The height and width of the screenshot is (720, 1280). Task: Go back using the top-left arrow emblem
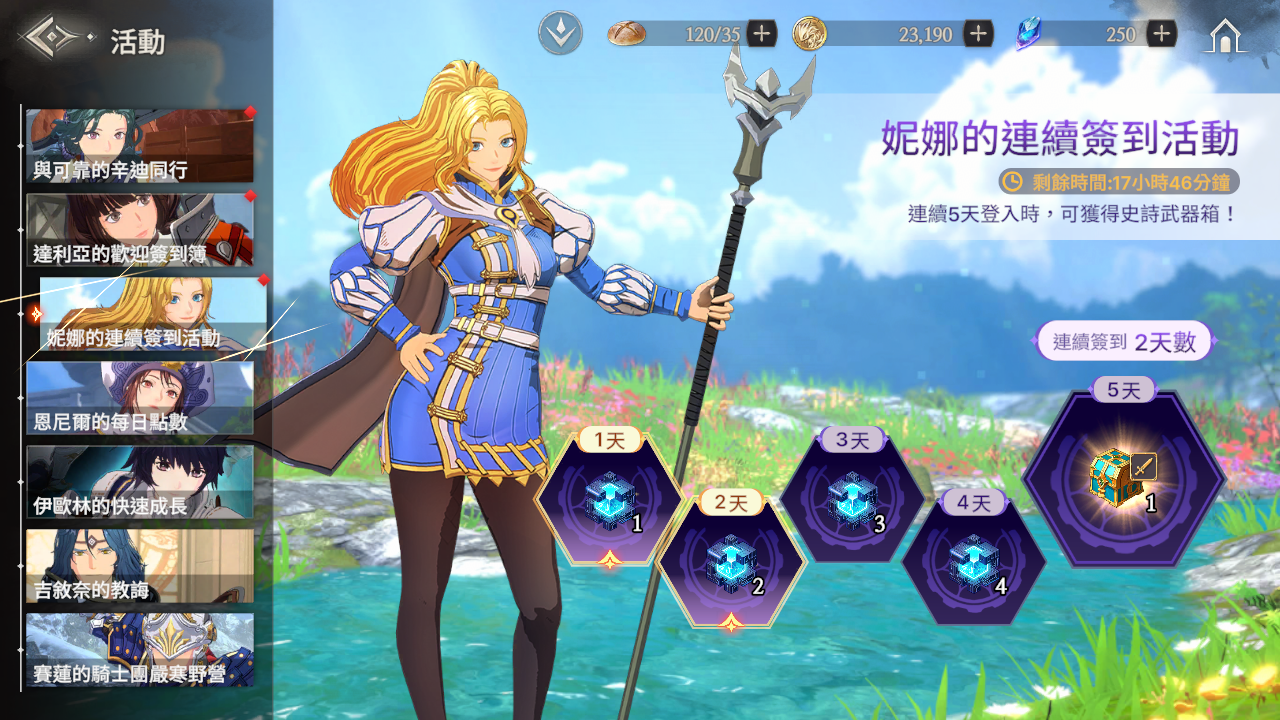pos(52,39)
